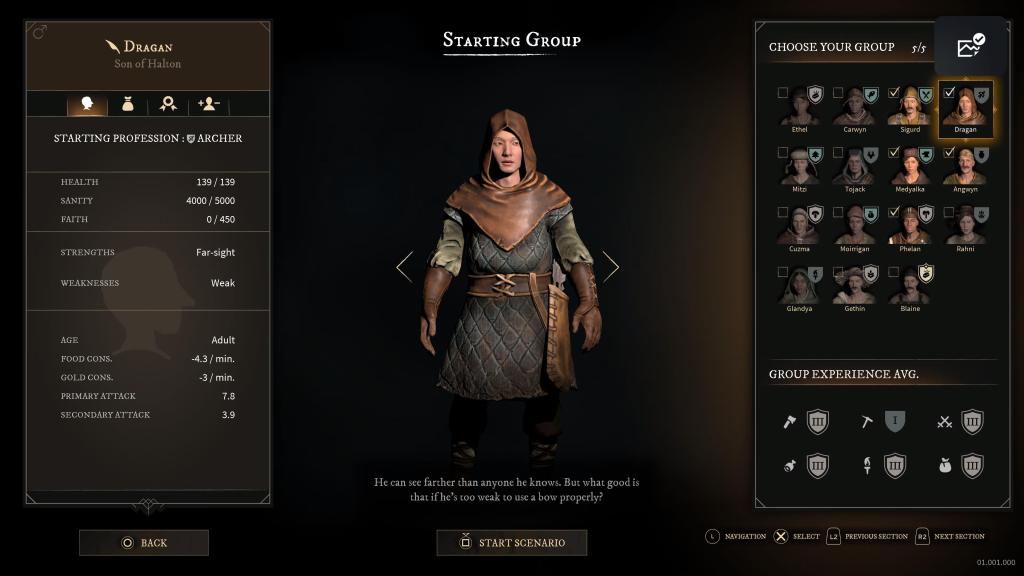Pick Glandya's hooded portrait
Image resolution: width=1024 pixels, height=576 pixels.
coord(799,287)
